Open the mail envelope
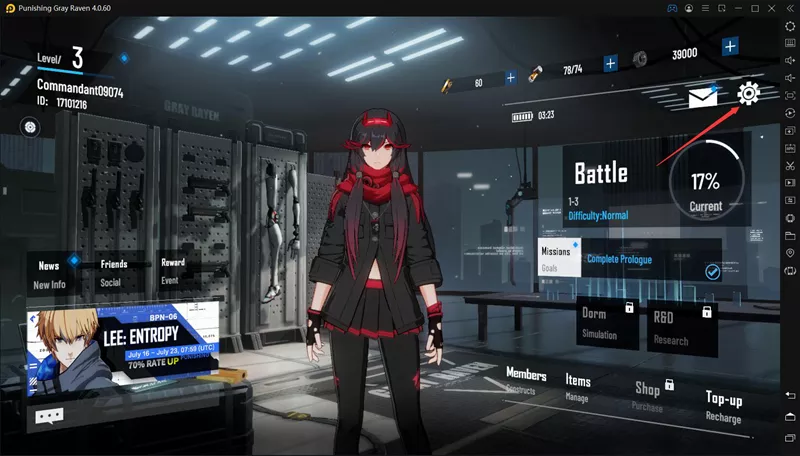800x456 pixels. click(x=702, y=97)
